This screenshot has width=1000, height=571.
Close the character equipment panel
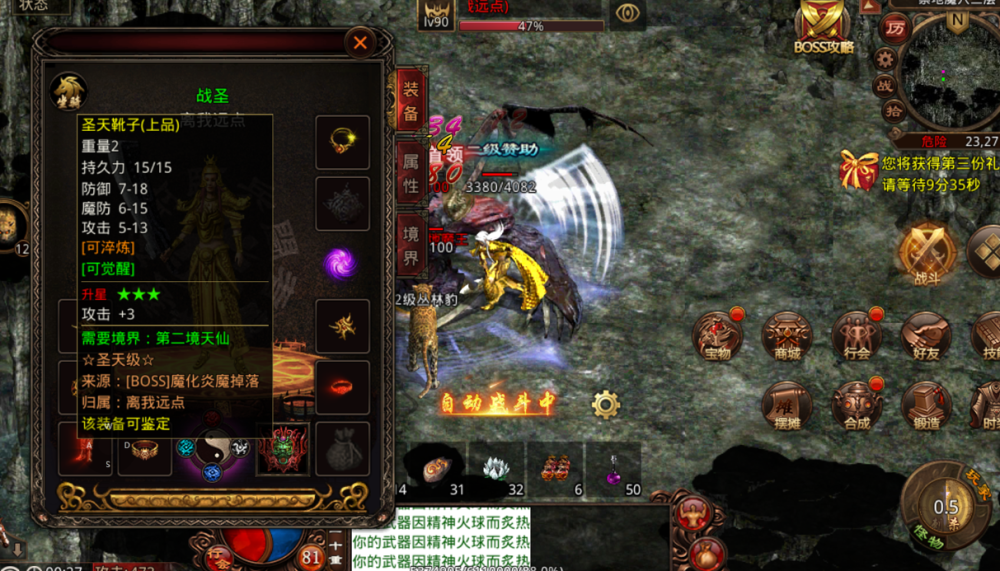pos(360,43)
